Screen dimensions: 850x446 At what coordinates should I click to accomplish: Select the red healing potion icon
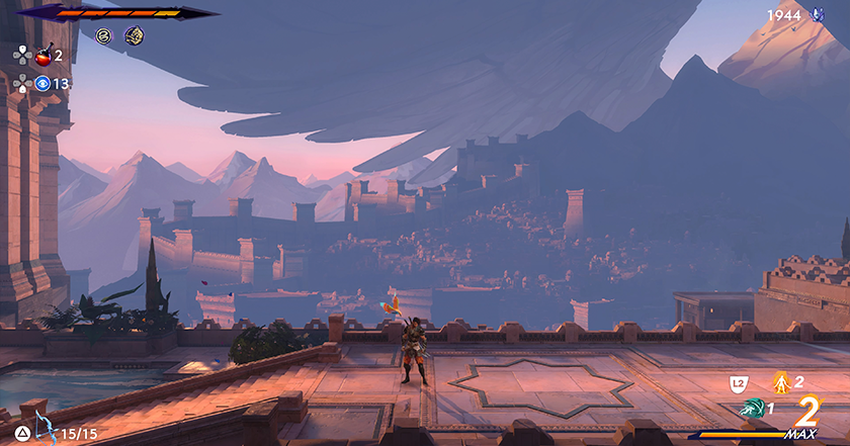point(43,56)
